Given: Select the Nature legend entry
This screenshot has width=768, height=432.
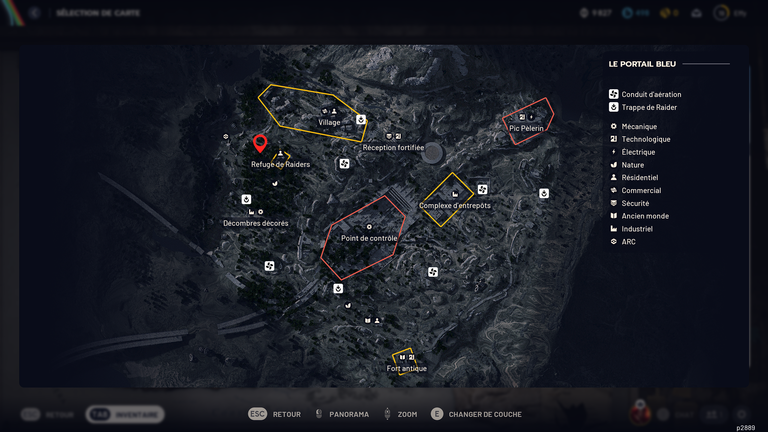Looking at the screenshot, I should tap(633, 165).
